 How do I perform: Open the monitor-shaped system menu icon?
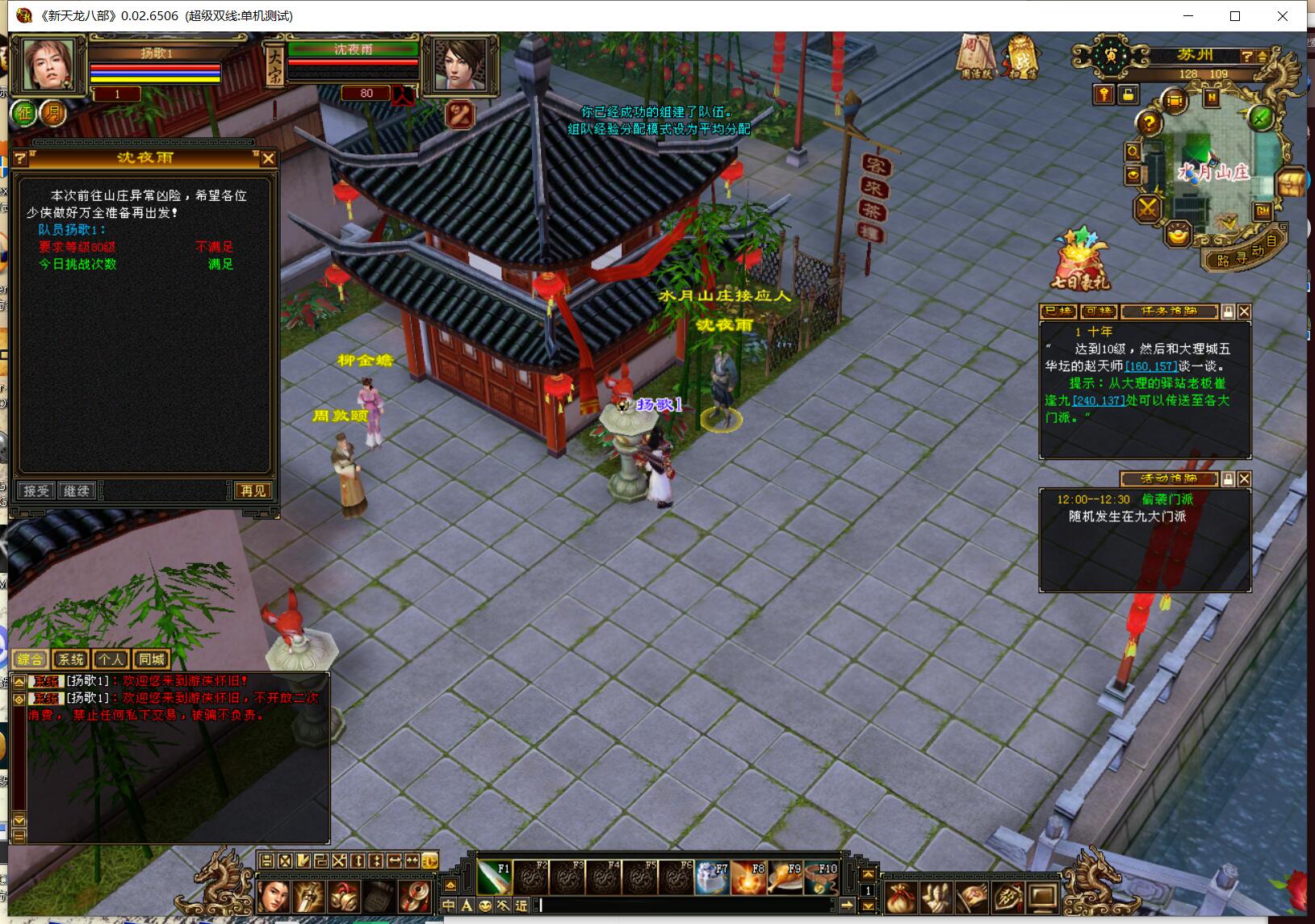pyautogui.click(x=1043, y=897)
